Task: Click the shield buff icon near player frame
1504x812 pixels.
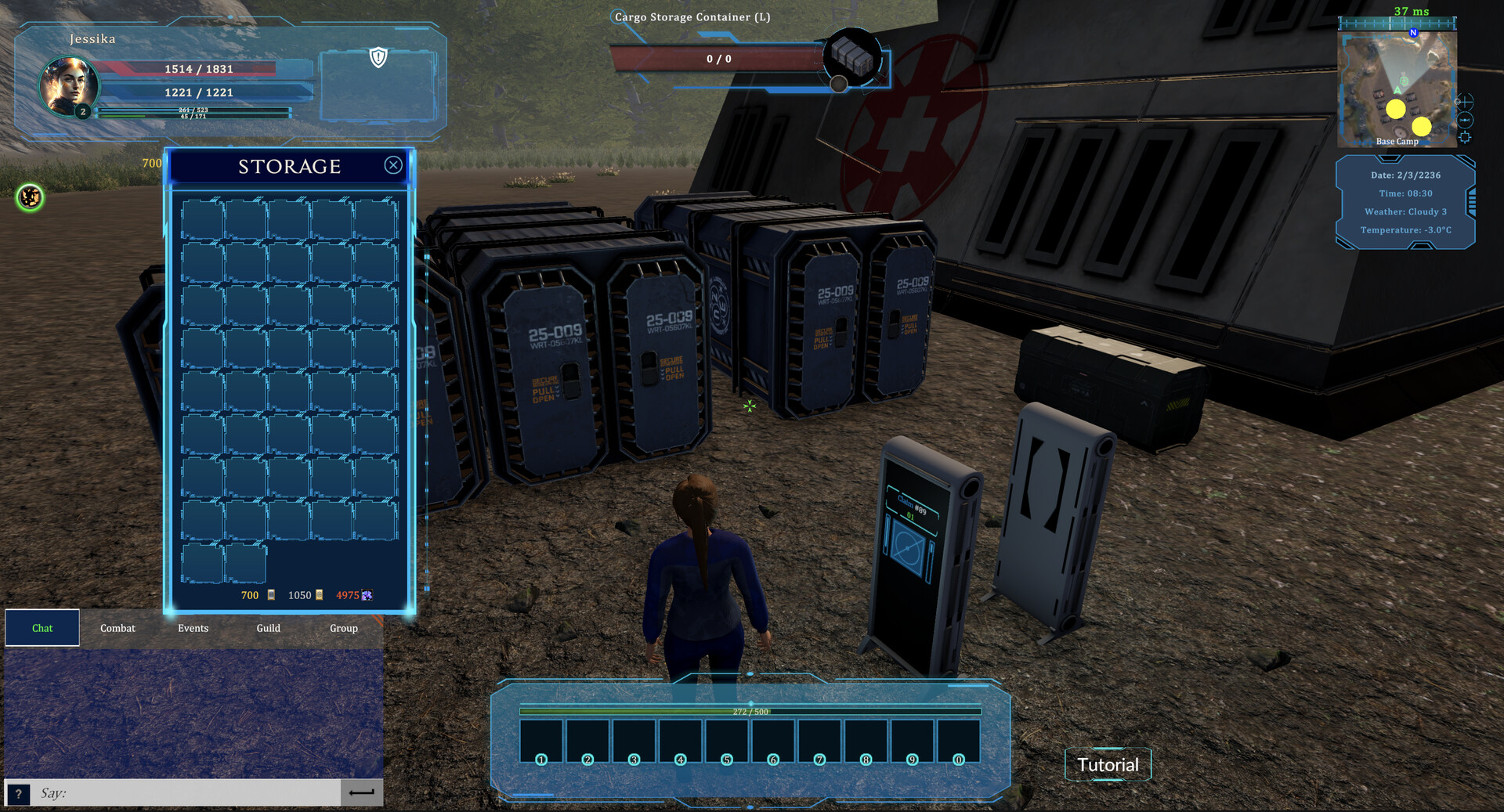Action: point(378,56)
